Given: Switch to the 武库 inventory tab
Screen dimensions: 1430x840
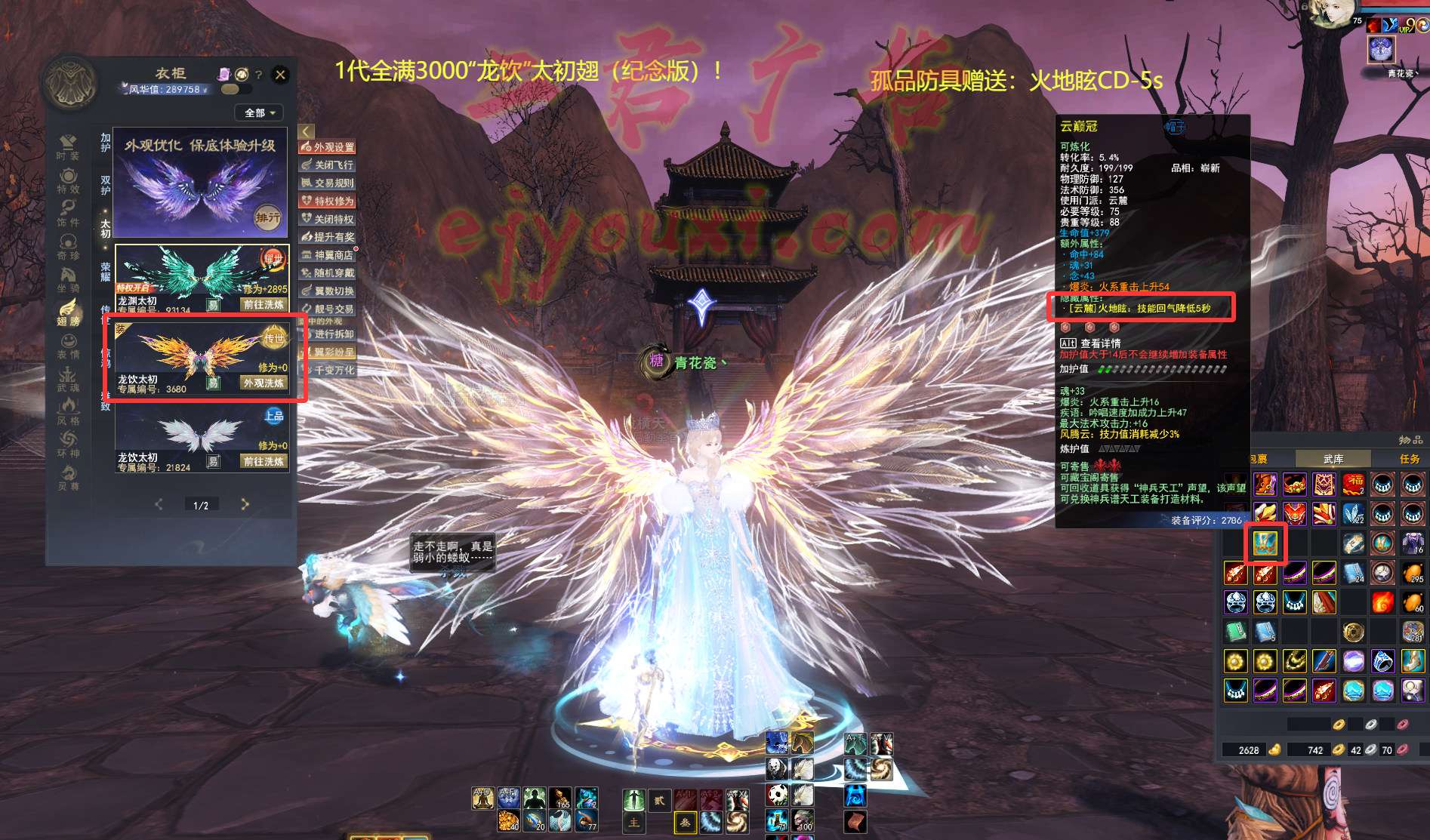Looking at the screenshot, I should tap(1333, 459).
